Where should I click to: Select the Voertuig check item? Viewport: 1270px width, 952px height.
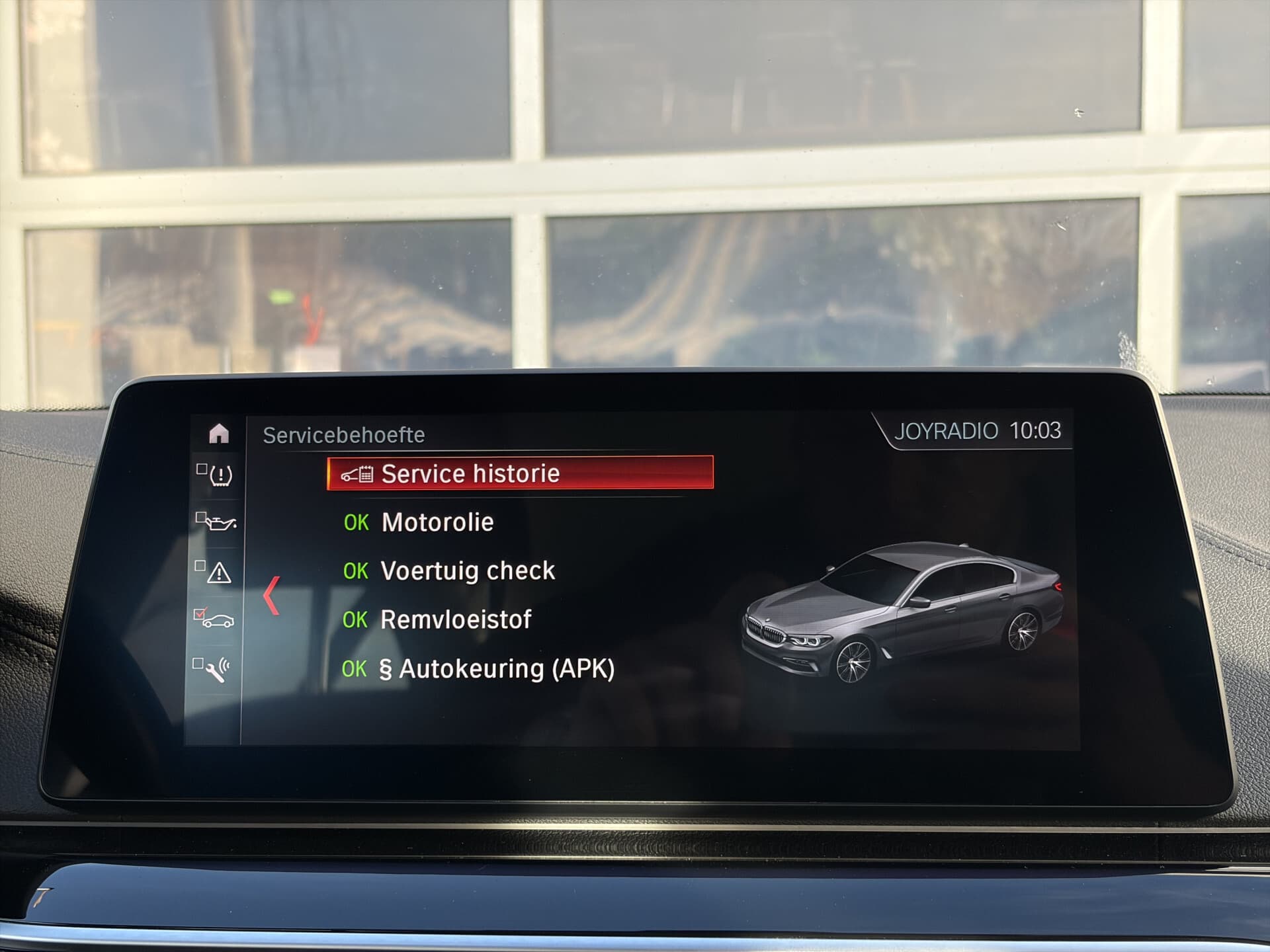click(x=466, y=570)
